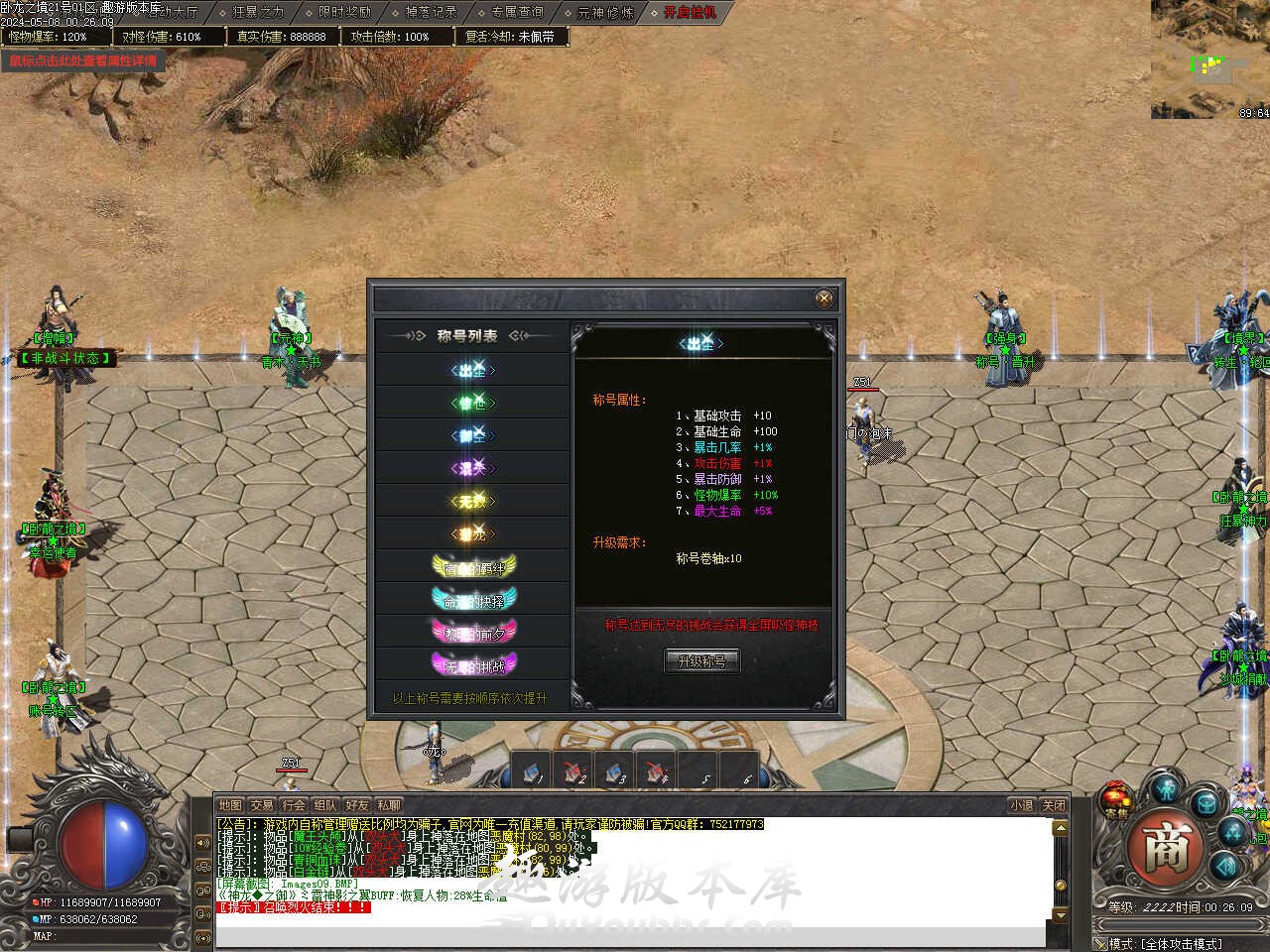This screenshot has height=952, width=1270.
Task: Pick the 无尽的挑战 title entry
Action: coord(474,664)
